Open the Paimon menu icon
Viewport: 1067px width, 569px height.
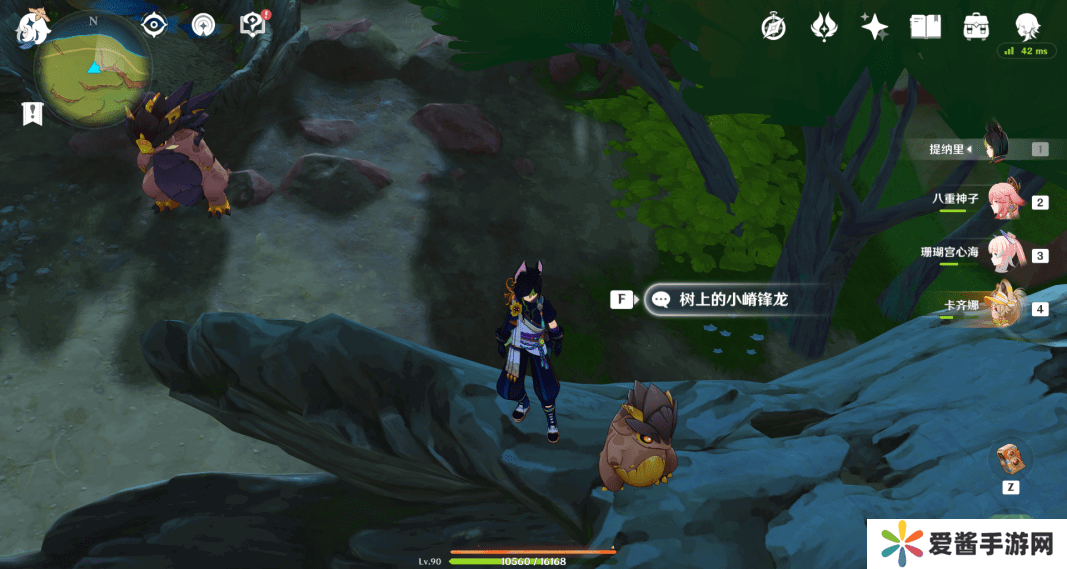[32, 25]
